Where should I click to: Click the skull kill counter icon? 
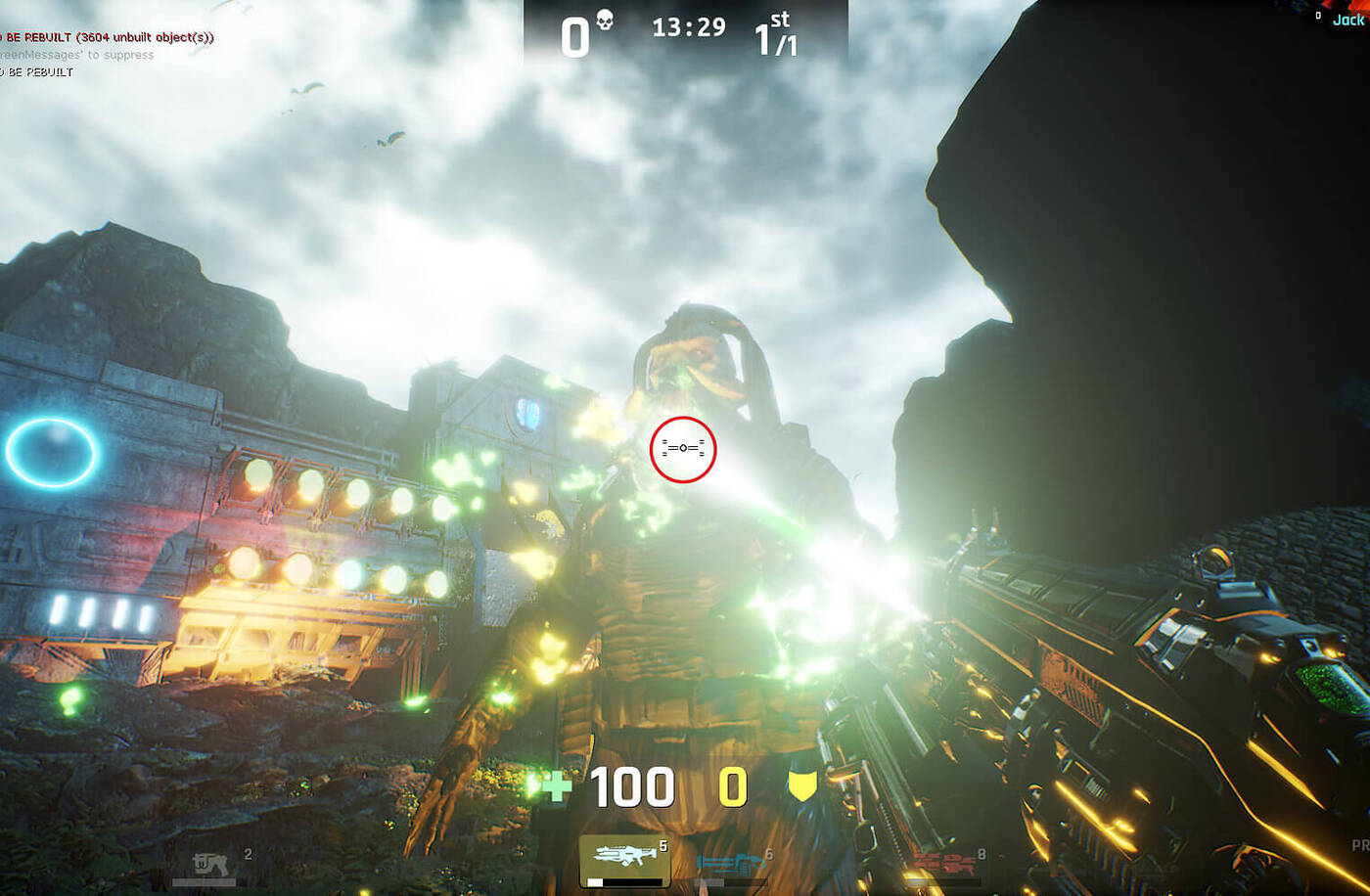604,20
